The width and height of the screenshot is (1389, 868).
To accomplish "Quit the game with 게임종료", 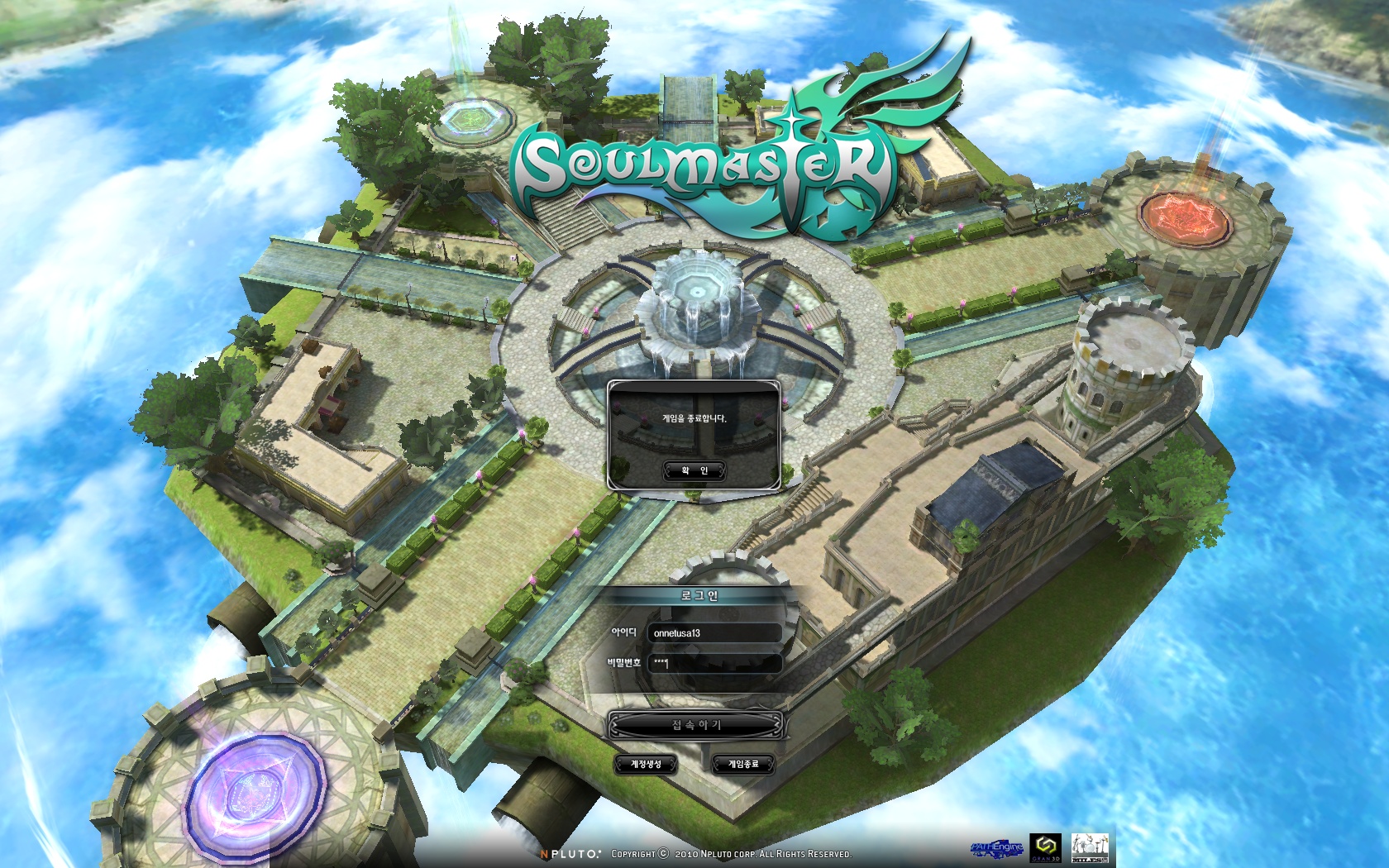I will pos(742,764).
